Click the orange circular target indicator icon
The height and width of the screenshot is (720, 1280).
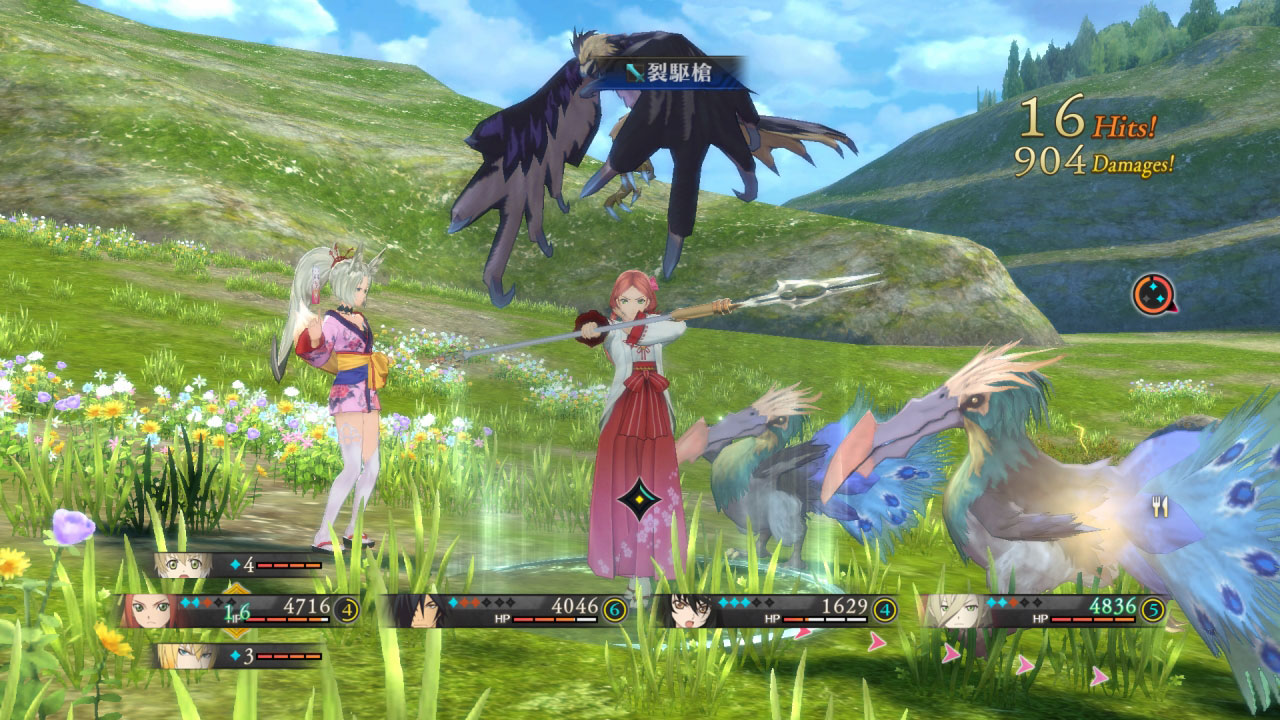pyautogui.click(x=1152, y=293)
